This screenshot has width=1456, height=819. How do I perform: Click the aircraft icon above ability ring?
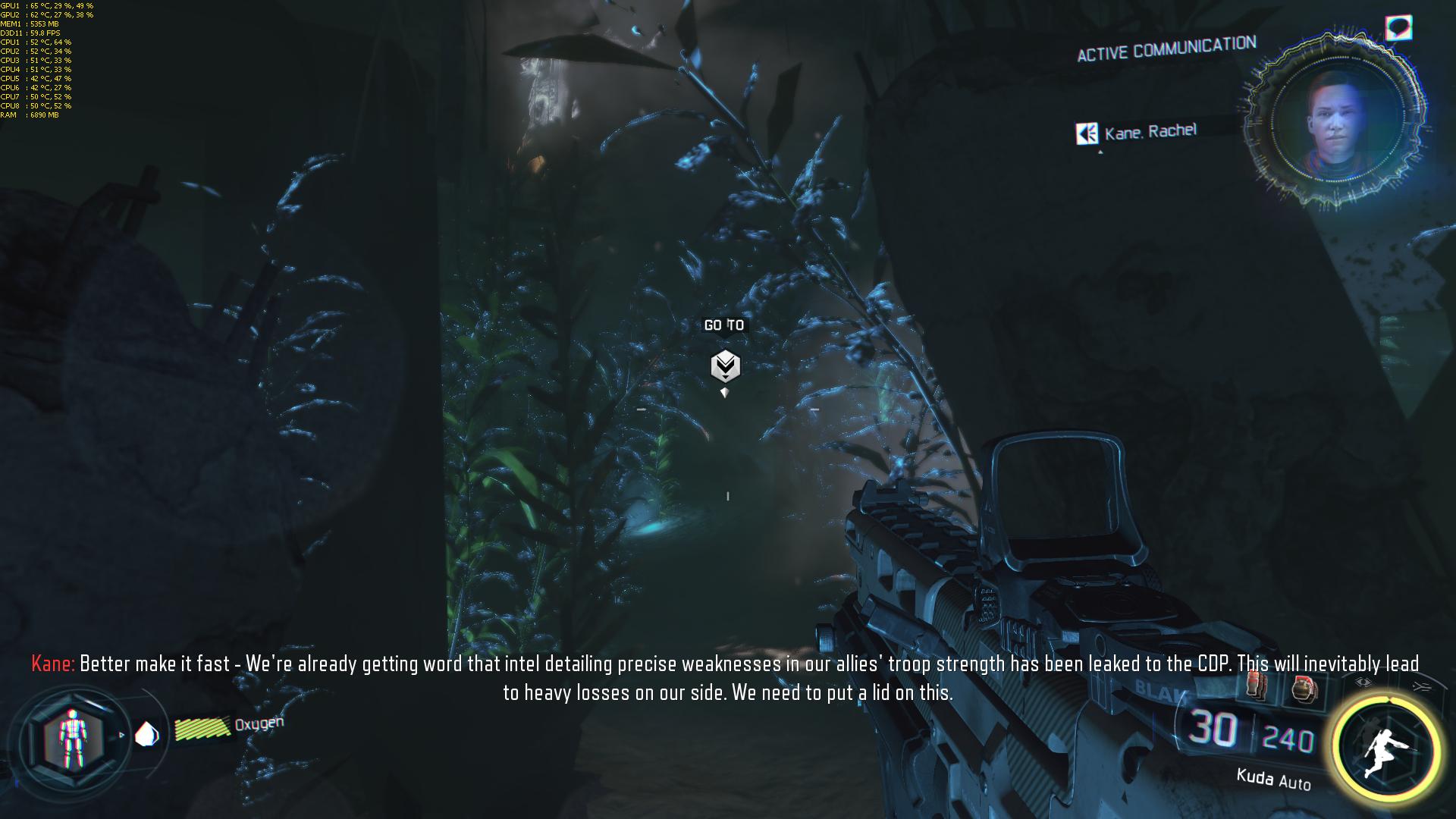pos(1421,686)
